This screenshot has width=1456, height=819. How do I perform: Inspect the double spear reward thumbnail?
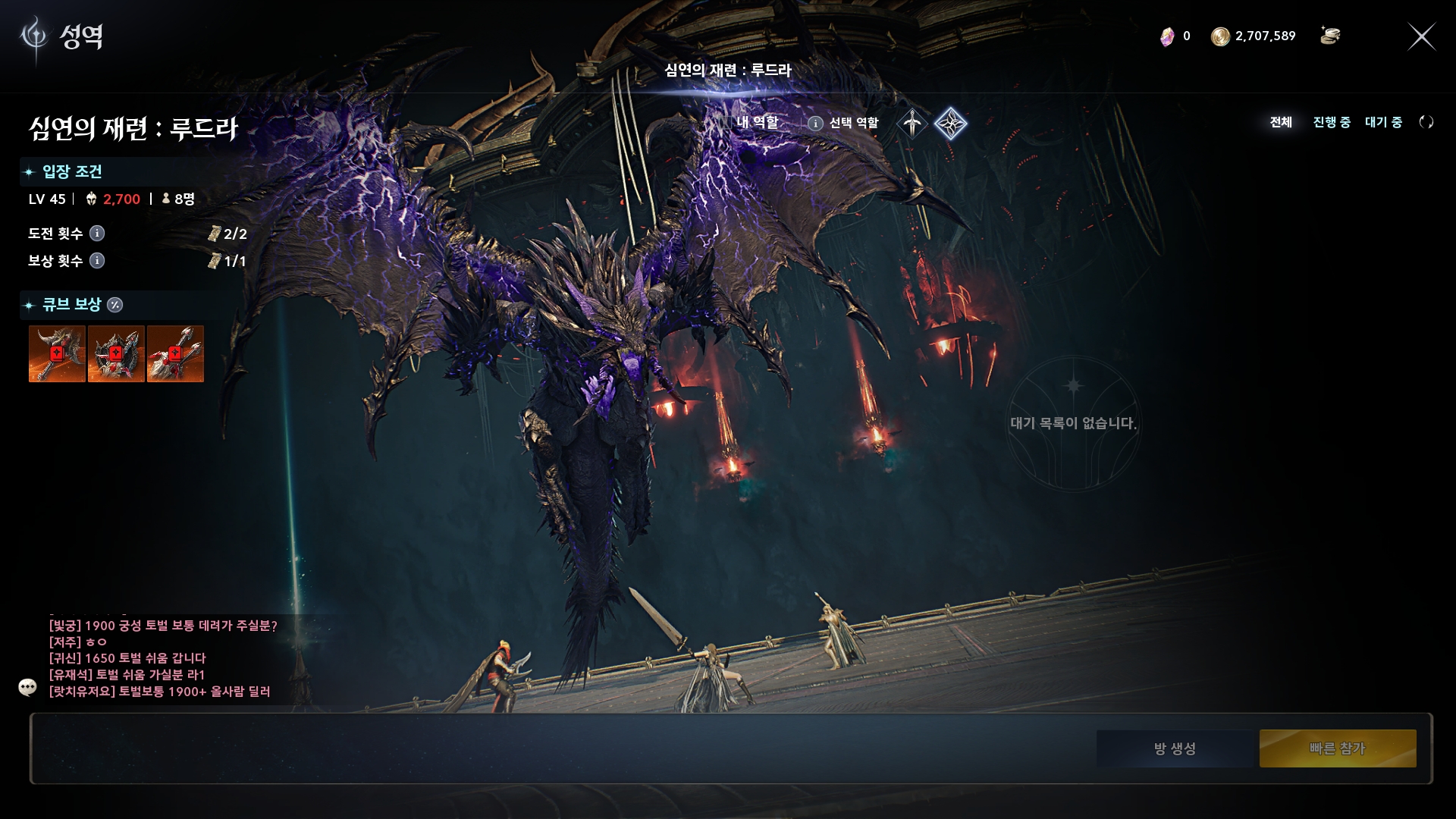175,354
